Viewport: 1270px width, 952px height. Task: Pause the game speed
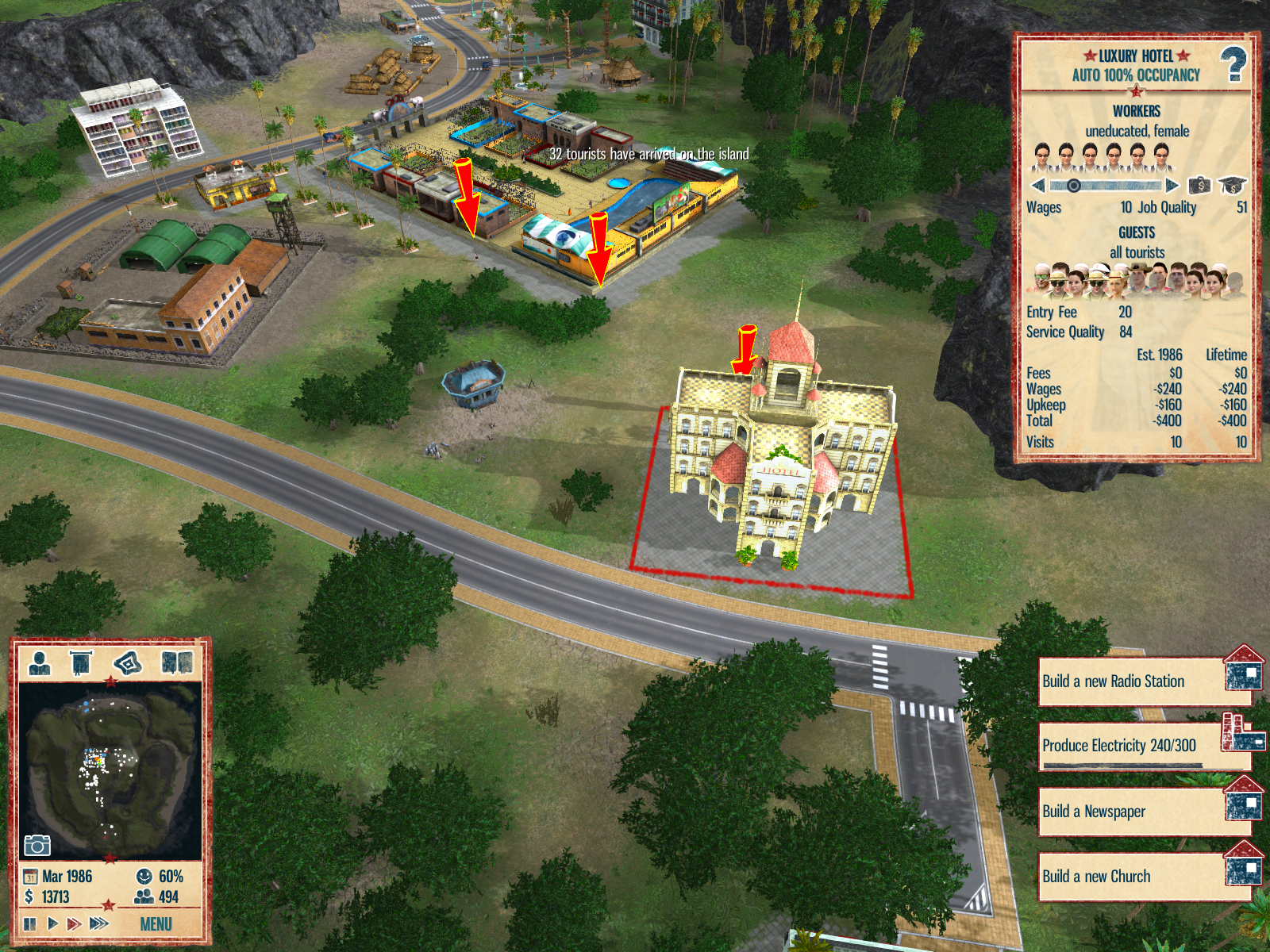(30, 923)
